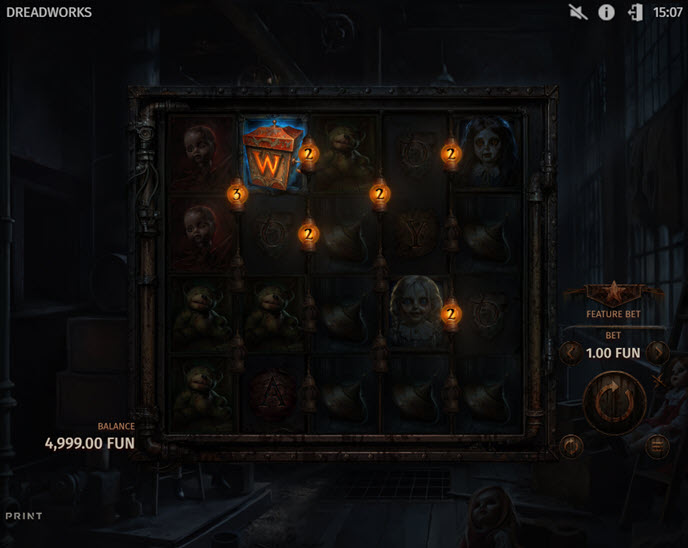This screenshot has width=688, height=548.
Task: Toggle the muted sound speaker icon
Action: click(x=578, y=13)
